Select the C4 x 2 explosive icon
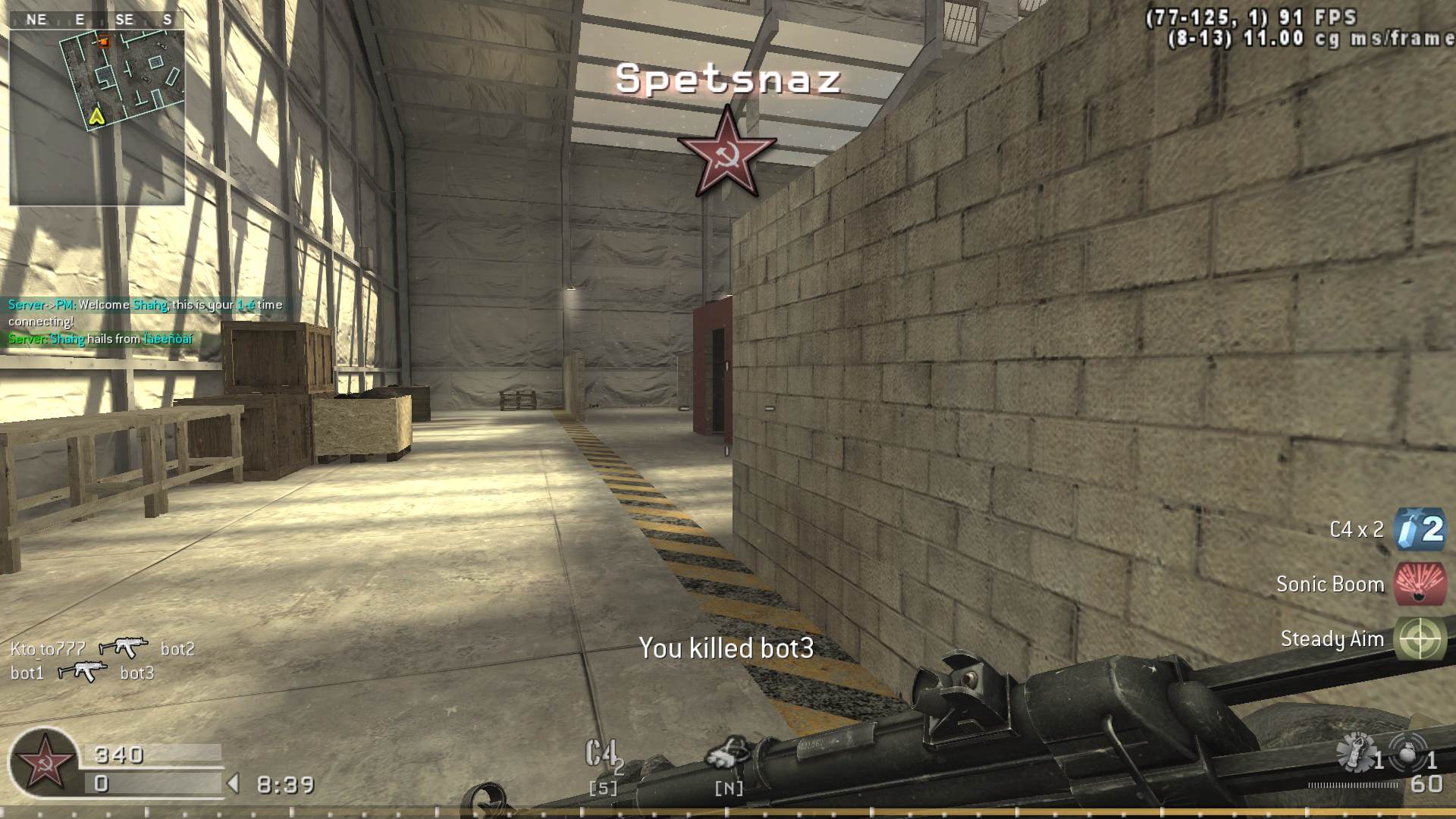This screenshot has height=819, width=1456. (1420, 529)
